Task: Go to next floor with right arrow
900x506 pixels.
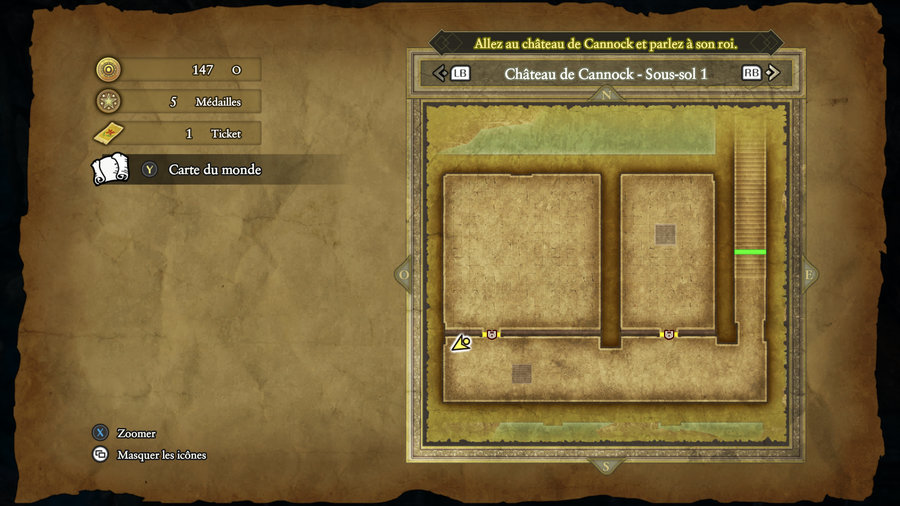Action: pos(773,73)
